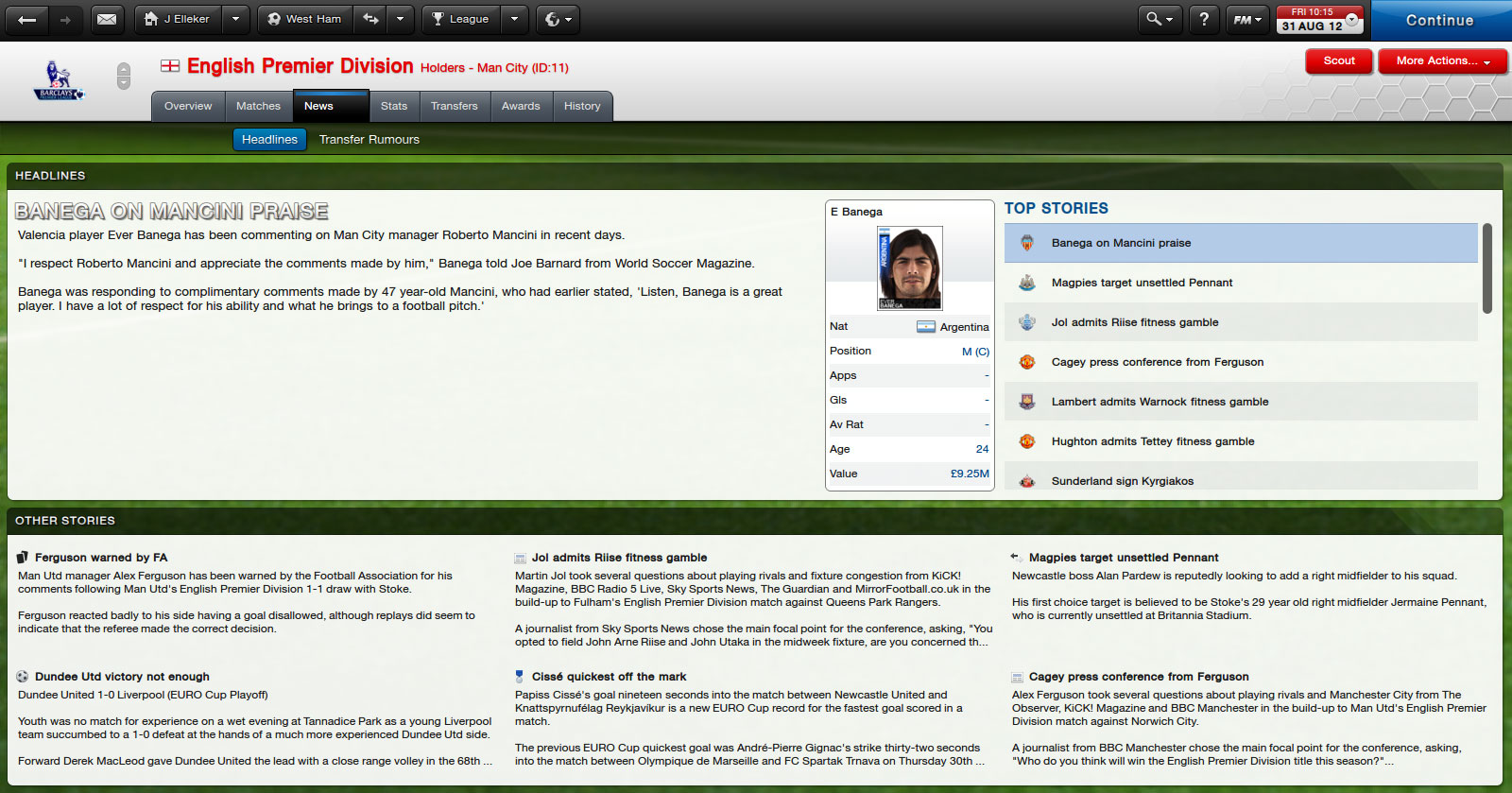1512x793 pixels.
Task: Show the History tab
Action: [x=582, y=106]
